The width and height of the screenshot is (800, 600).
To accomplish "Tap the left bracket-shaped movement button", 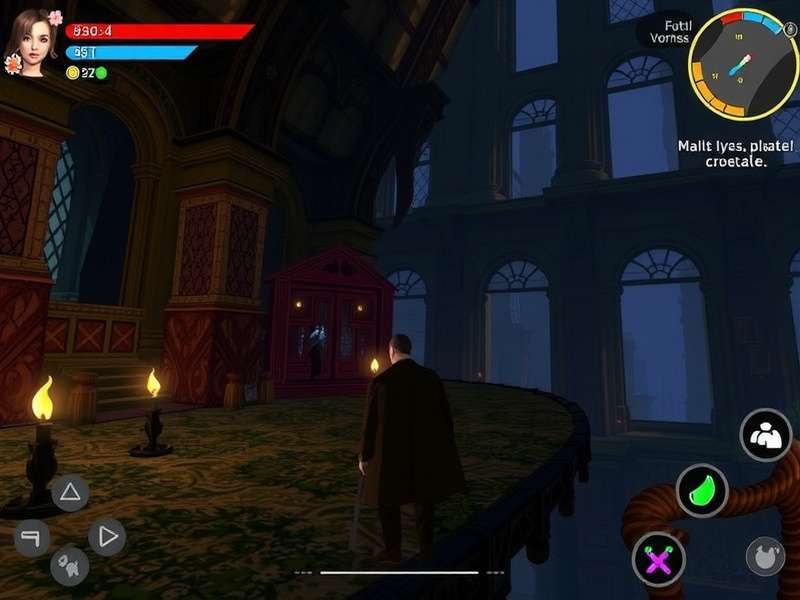I will pos(31,538).
